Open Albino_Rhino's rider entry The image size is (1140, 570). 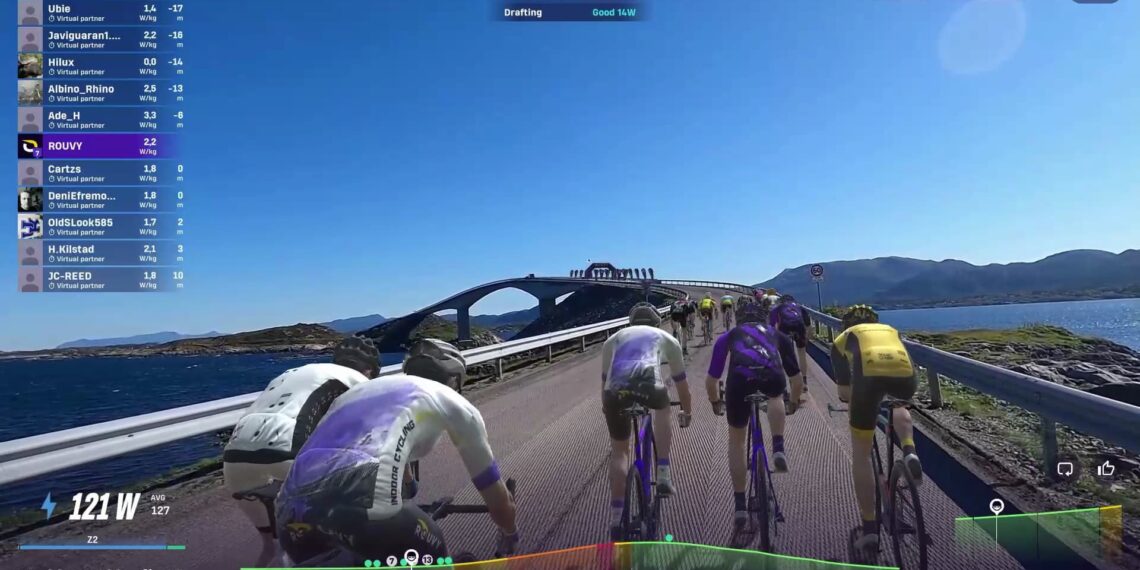(100, 93)
